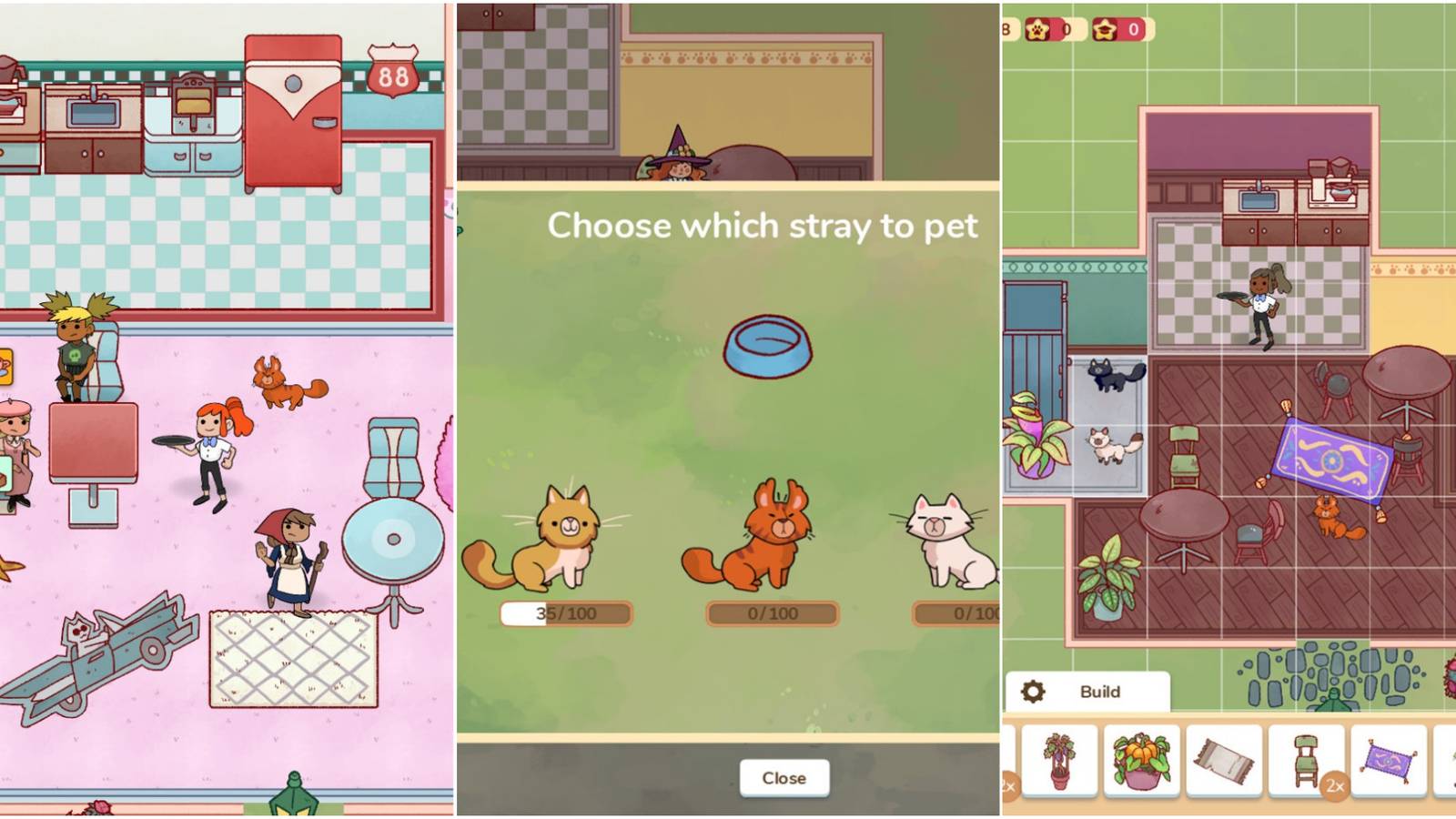Switch to the Build tab
The image size is (1456, 819).
point(1101,692)
